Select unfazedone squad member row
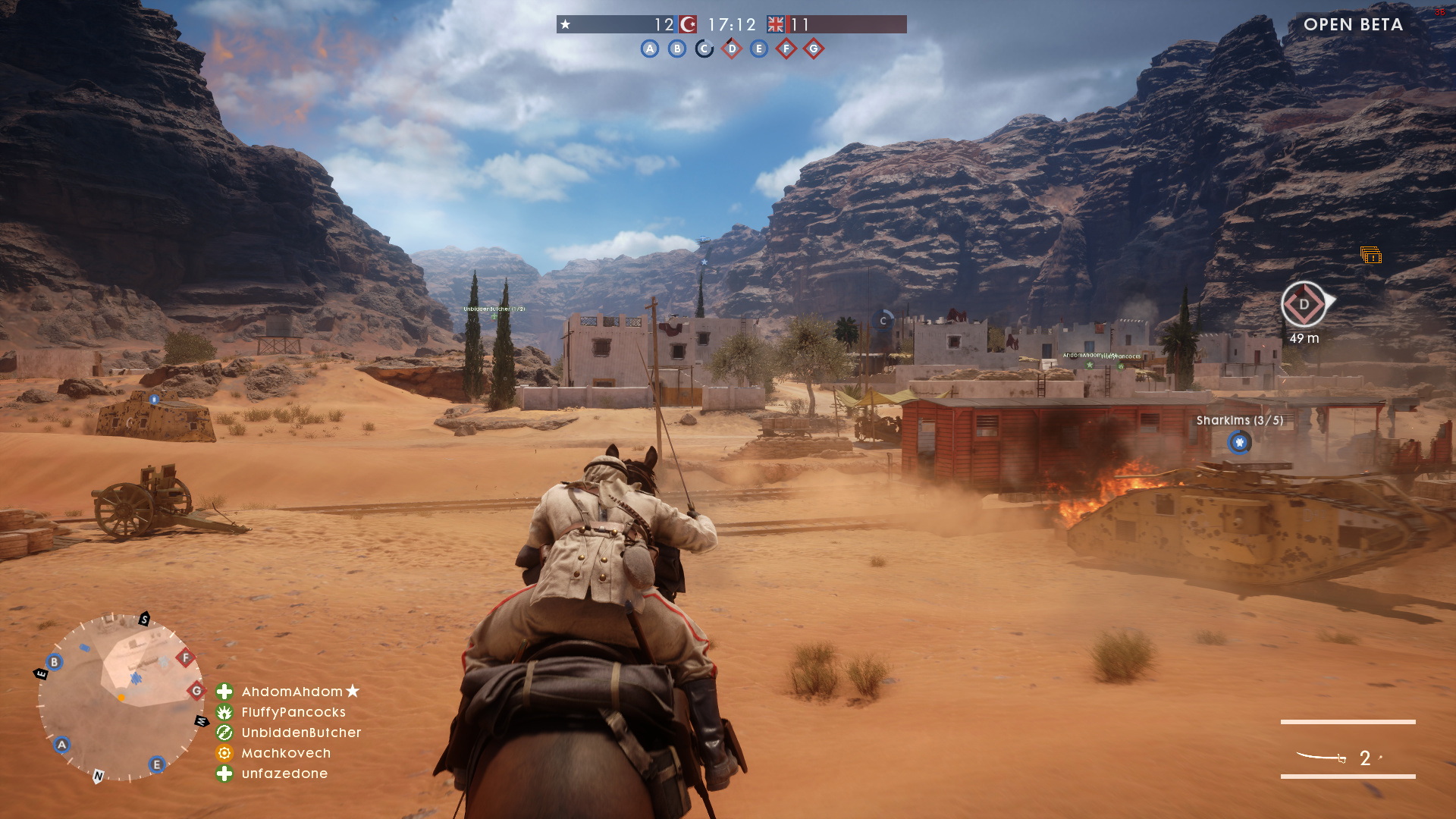Image resolution: width=1456 pixels, height=819 pixels. click(284, 773)
